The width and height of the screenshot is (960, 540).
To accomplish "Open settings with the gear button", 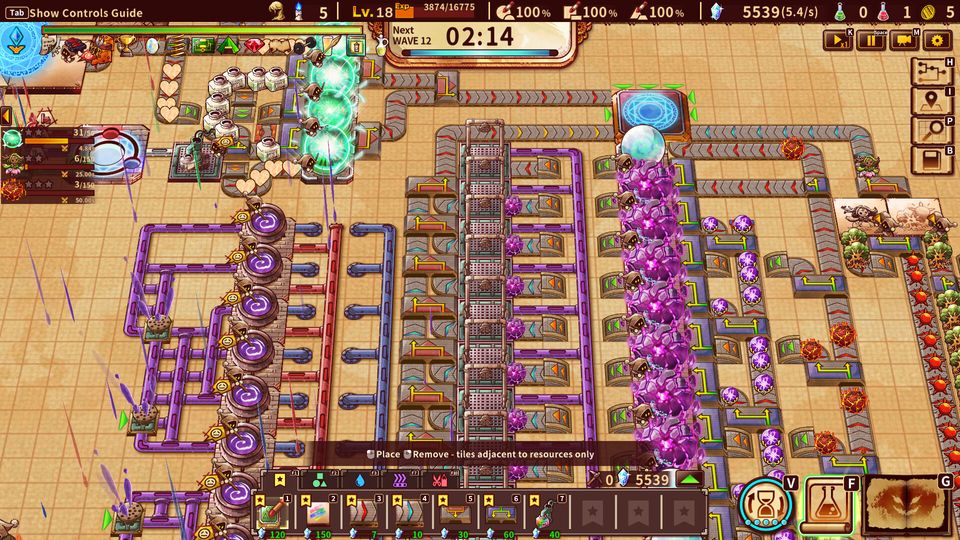I will click(936, 40).
